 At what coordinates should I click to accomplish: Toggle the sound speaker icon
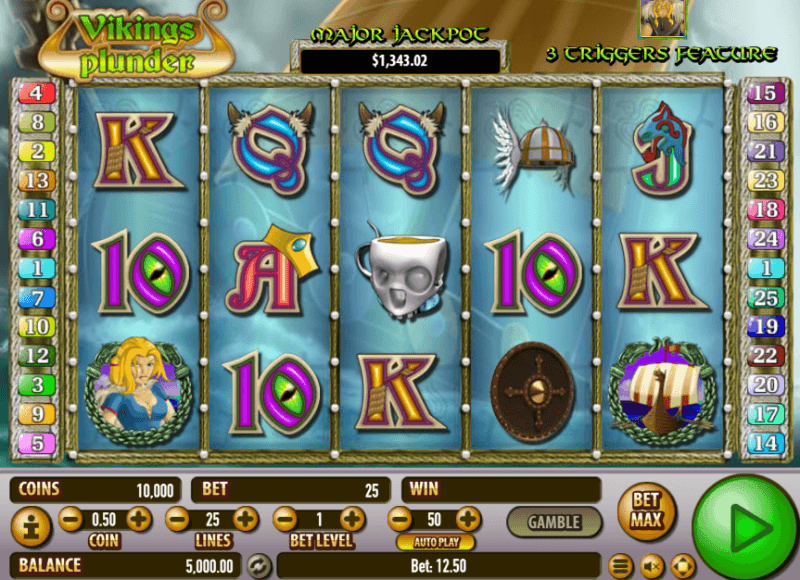(651, 566)
